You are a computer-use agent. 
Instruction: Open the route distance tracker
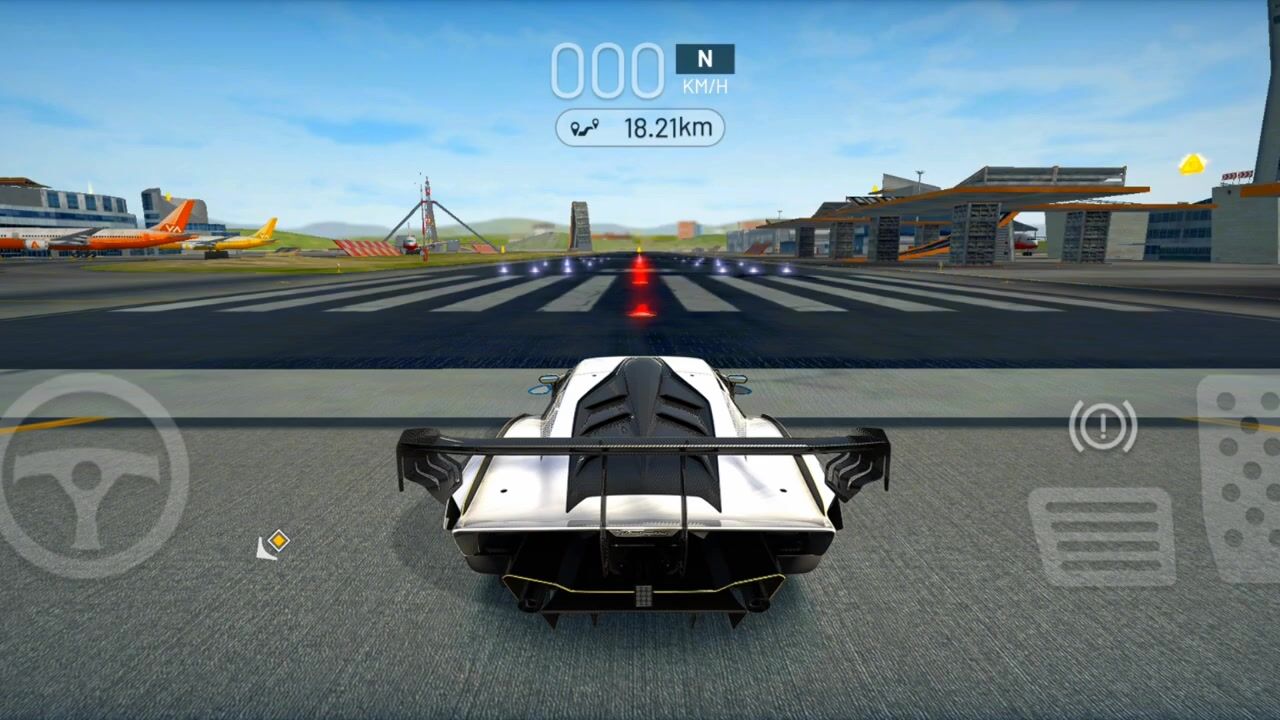(640, 128)
